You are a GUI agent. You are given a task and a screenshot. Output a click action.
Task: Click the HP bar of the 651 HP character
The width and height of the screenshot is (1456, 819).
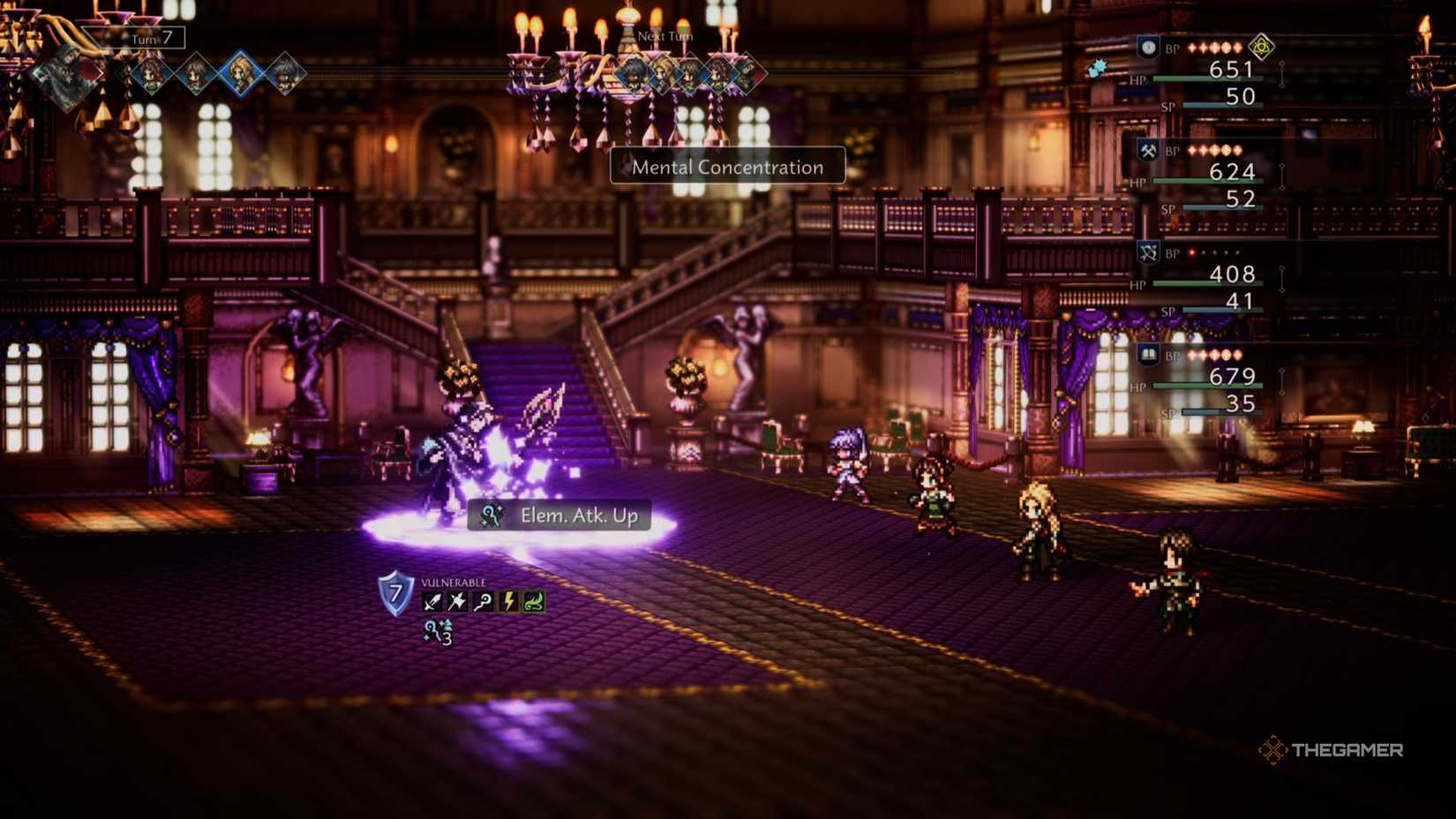click(x=1200, y=79)
